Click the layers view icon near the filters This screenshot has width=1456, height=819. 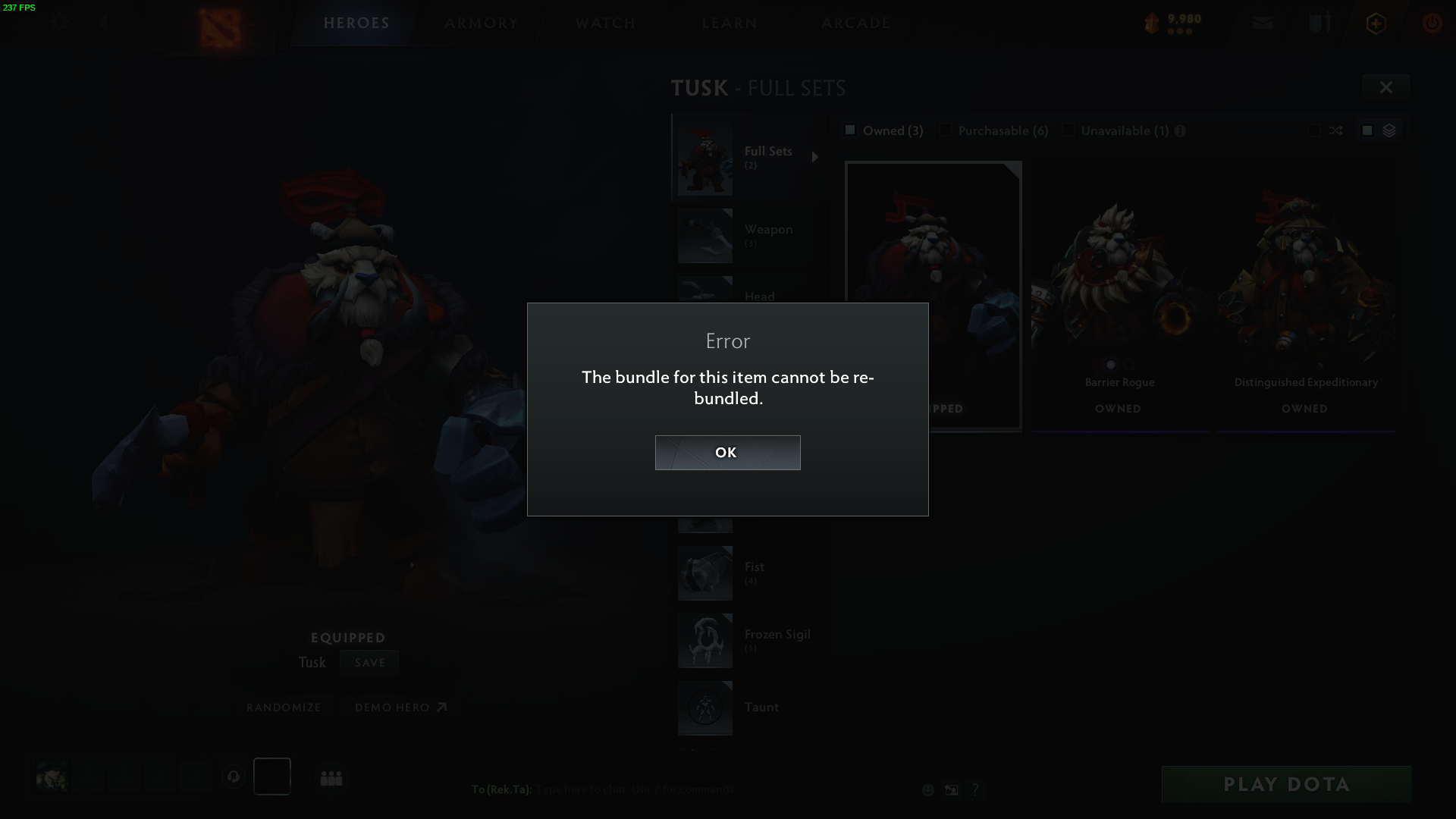tap(1389, 130)
